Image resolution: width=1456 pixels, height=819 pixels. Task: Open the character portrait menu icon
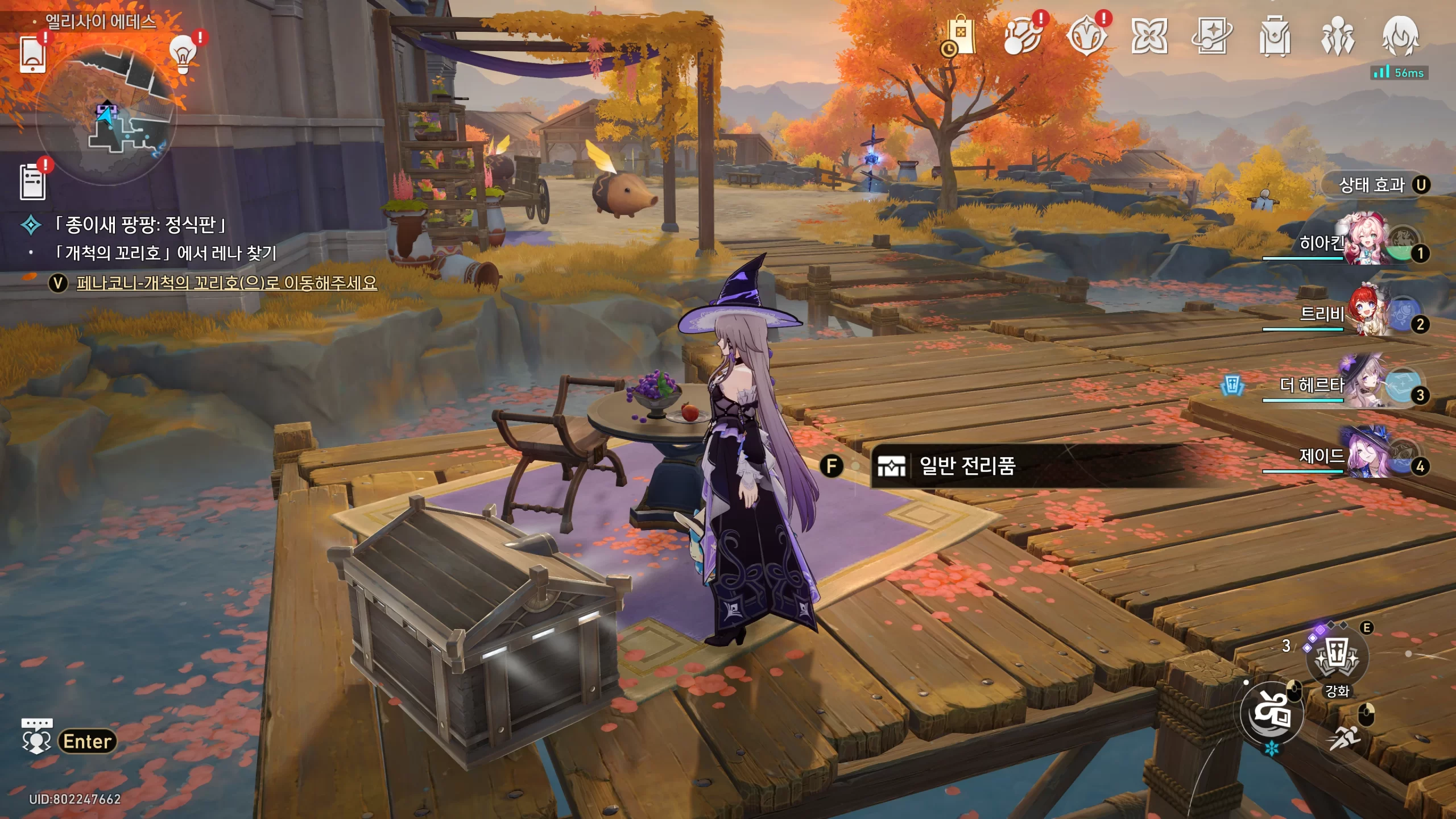coord(1400,36)
